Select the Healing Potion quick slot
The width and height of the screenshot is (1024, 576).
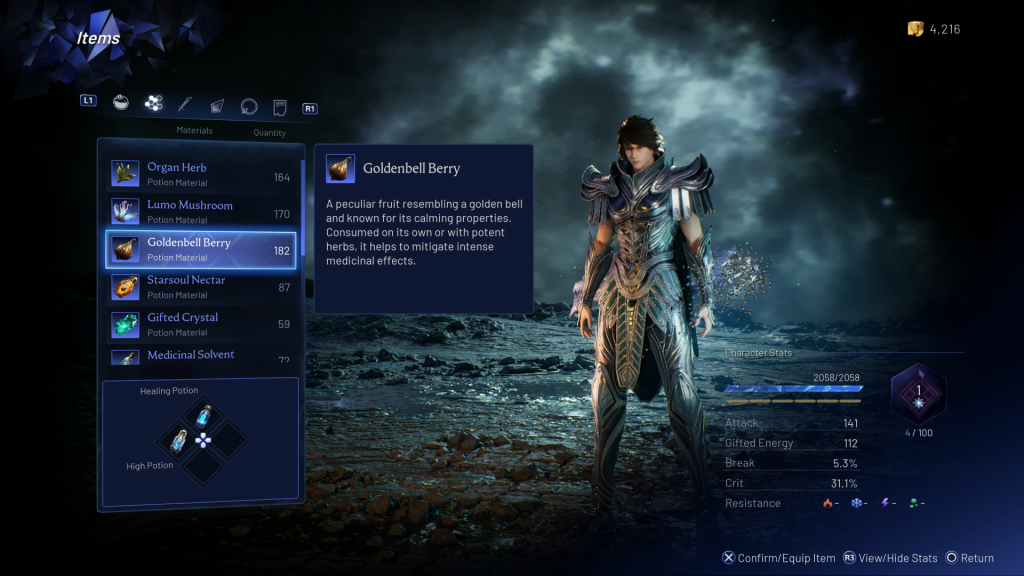point(203,414)
